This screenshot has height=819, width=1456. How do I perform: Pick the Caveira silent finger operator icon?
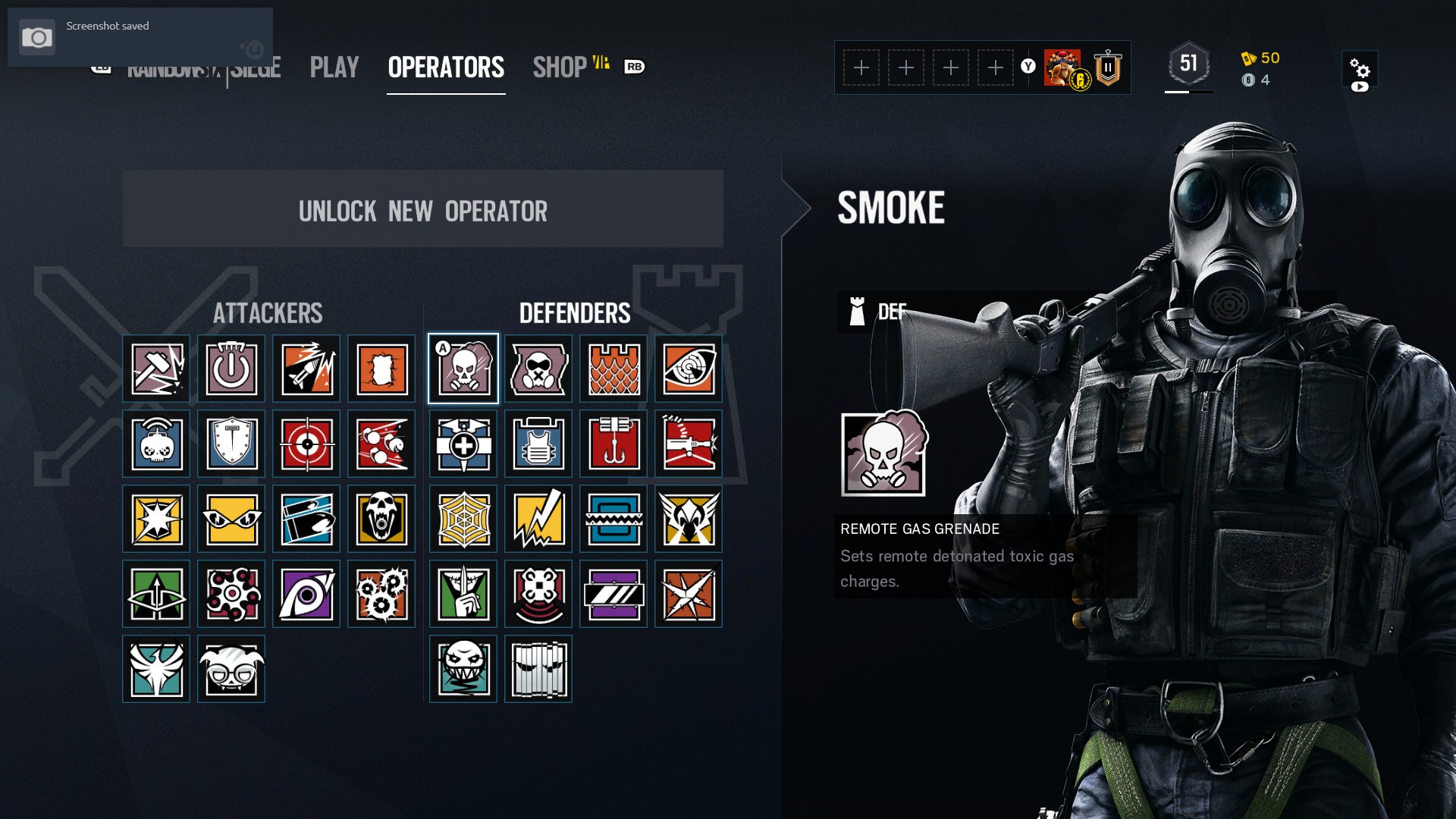click(463, 594)
